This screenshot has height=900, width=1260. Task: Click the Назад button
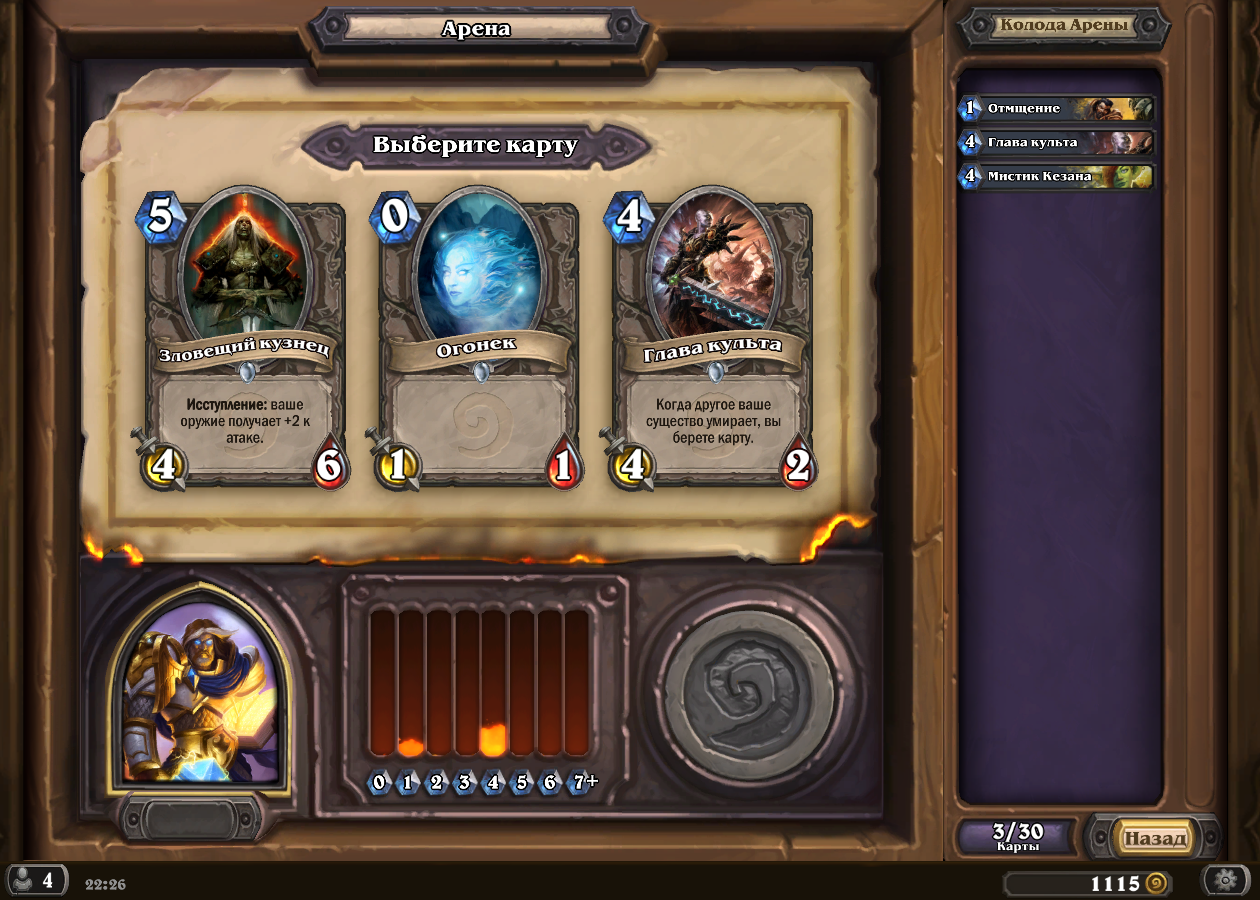click(x=1155, y=838)
